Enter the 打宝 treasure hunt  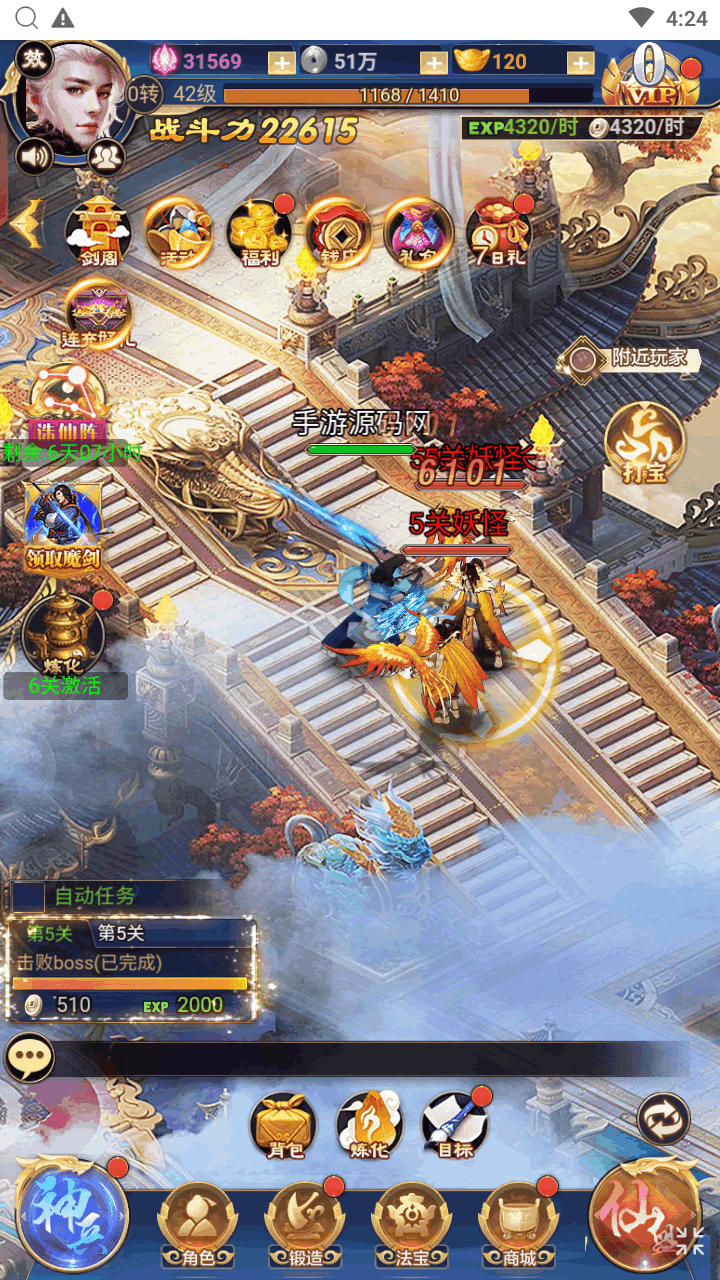tap(645, 443)
